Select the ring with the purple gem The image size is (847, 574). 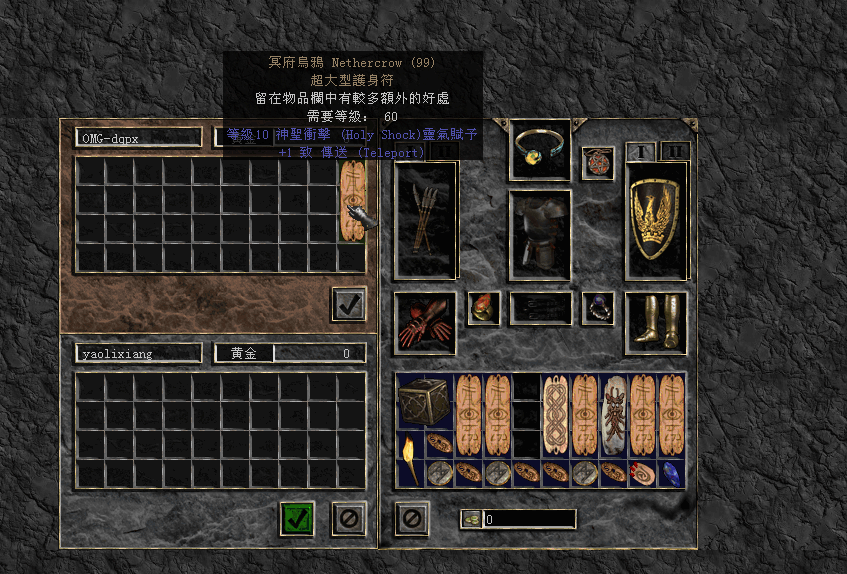click(597, 308)
